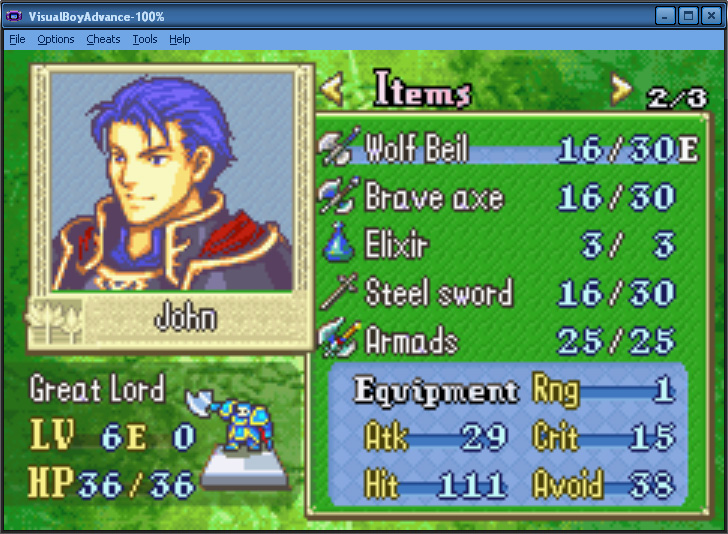Screen dimensions: 728x534
Task: Open the Options menu
Action: coord(56,39)
